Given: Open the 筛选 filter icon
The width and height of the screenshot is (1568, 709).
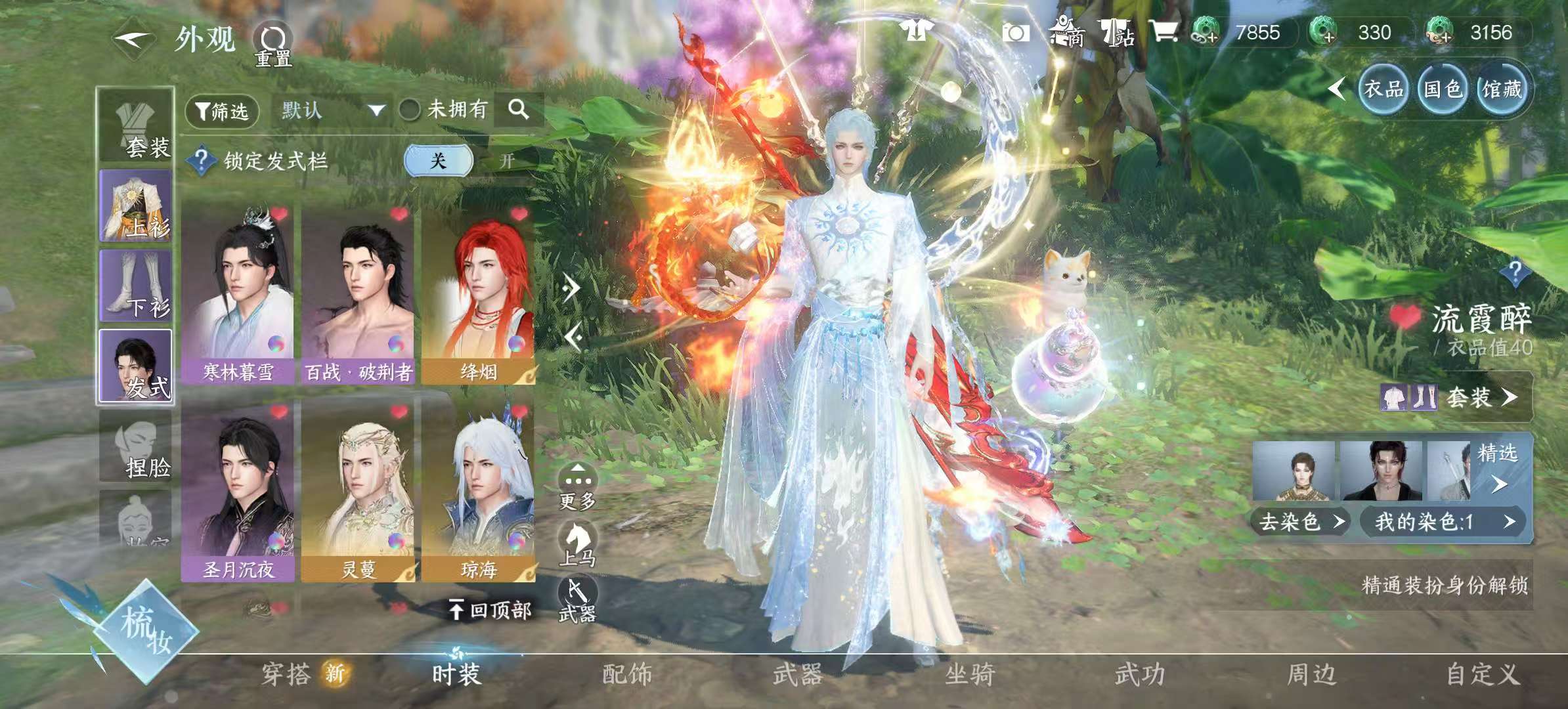Looking at the screenshot, I should [x=221, y=112].
